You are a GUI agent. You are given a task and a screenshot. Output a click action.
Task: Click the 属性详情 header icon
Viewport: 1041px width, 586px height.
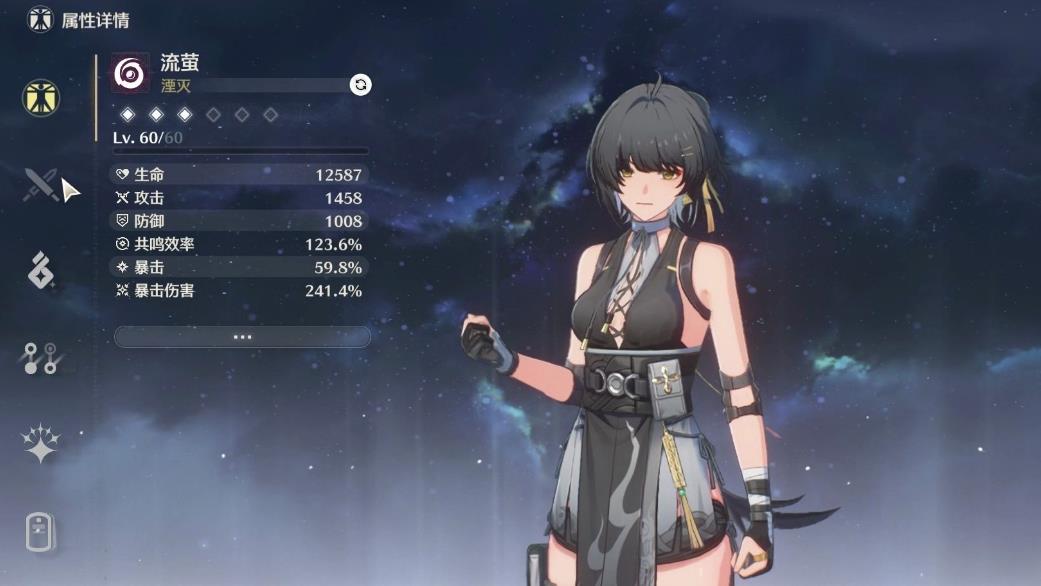[40, 19]
